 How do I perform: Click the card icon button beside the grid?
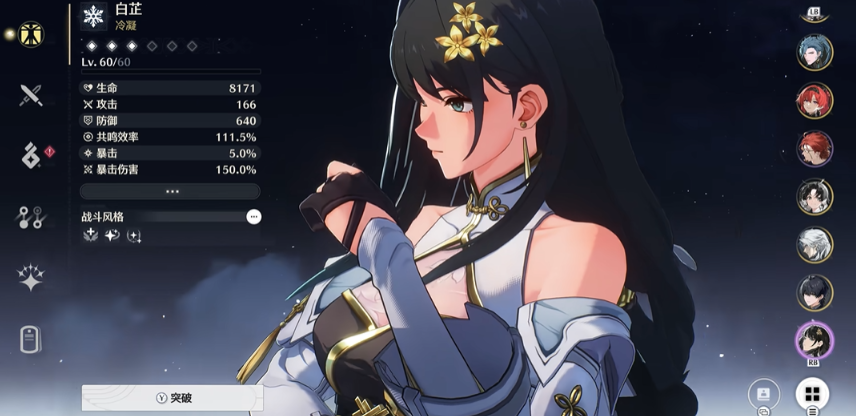765,393
